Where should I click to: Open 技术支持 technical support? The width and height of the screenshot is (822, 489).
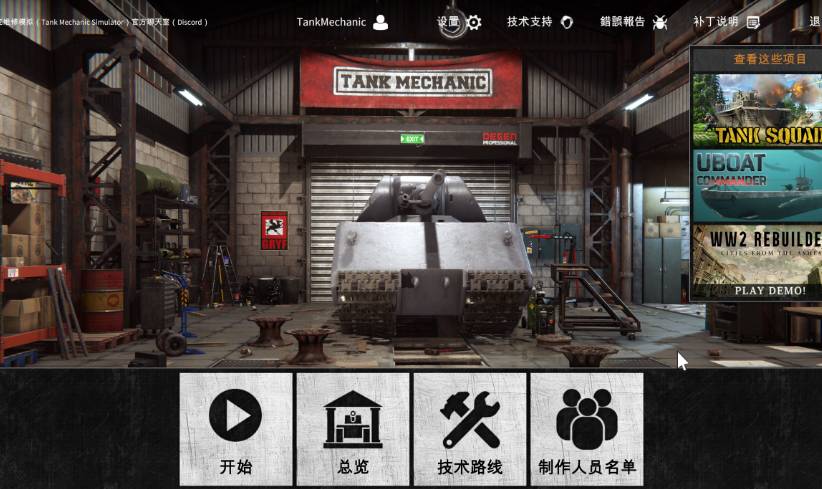540,22
